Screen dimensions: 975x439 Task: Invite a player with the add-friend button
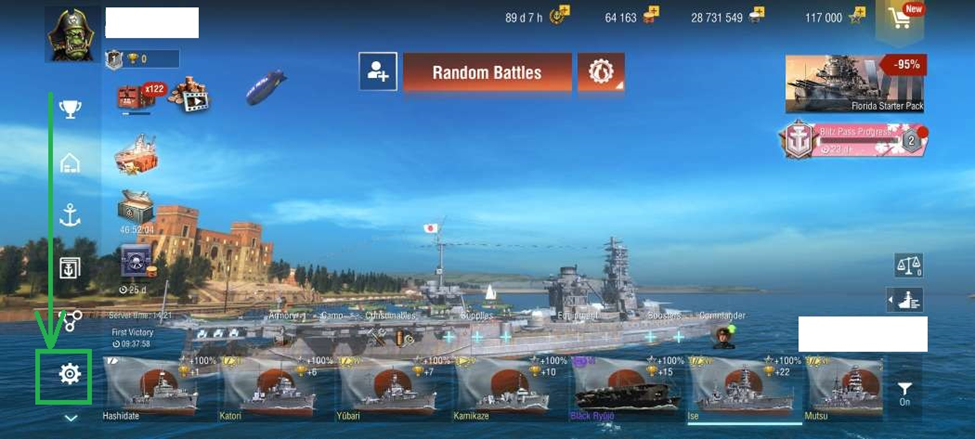tap(378, 72)
